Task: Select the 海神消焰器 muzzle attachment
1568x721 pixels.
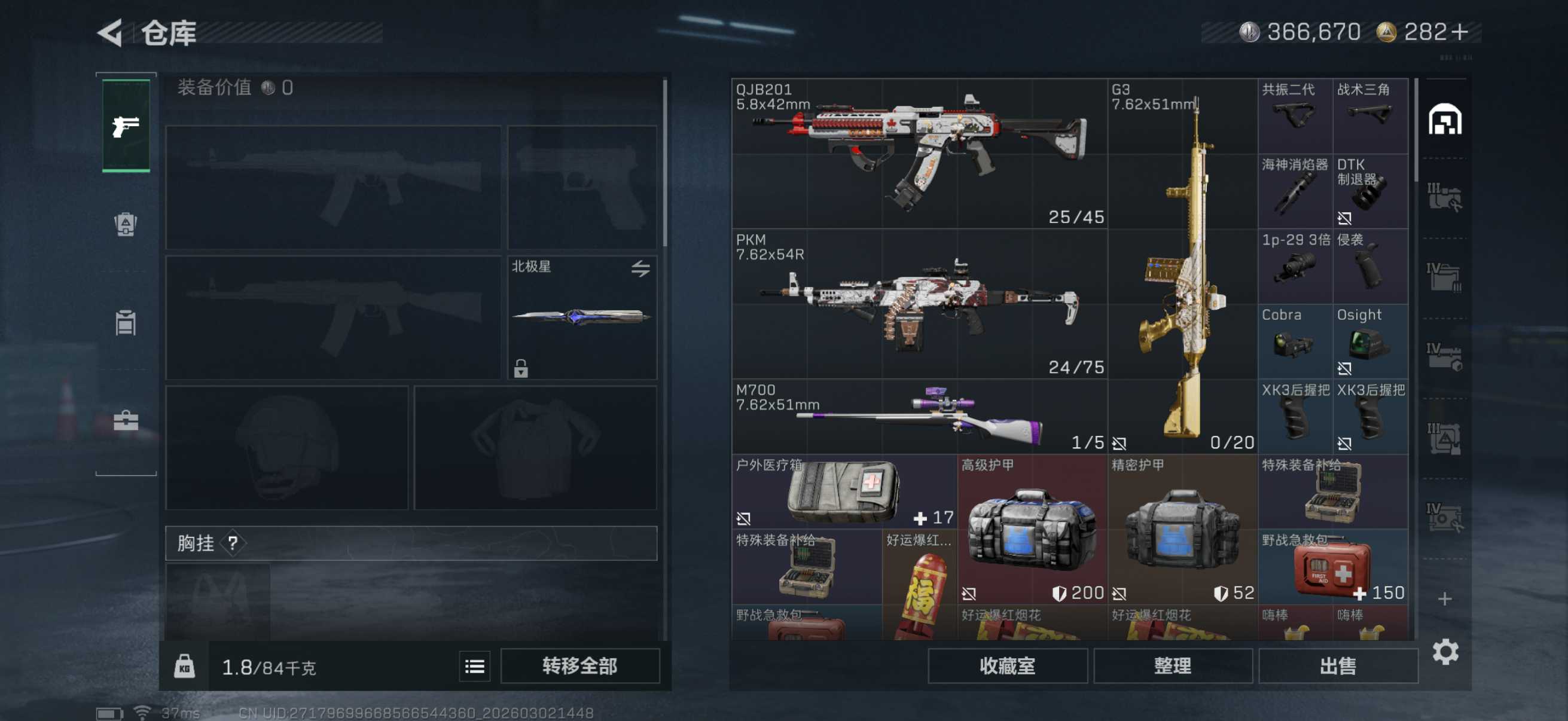Action: [x=1295, y=191]
